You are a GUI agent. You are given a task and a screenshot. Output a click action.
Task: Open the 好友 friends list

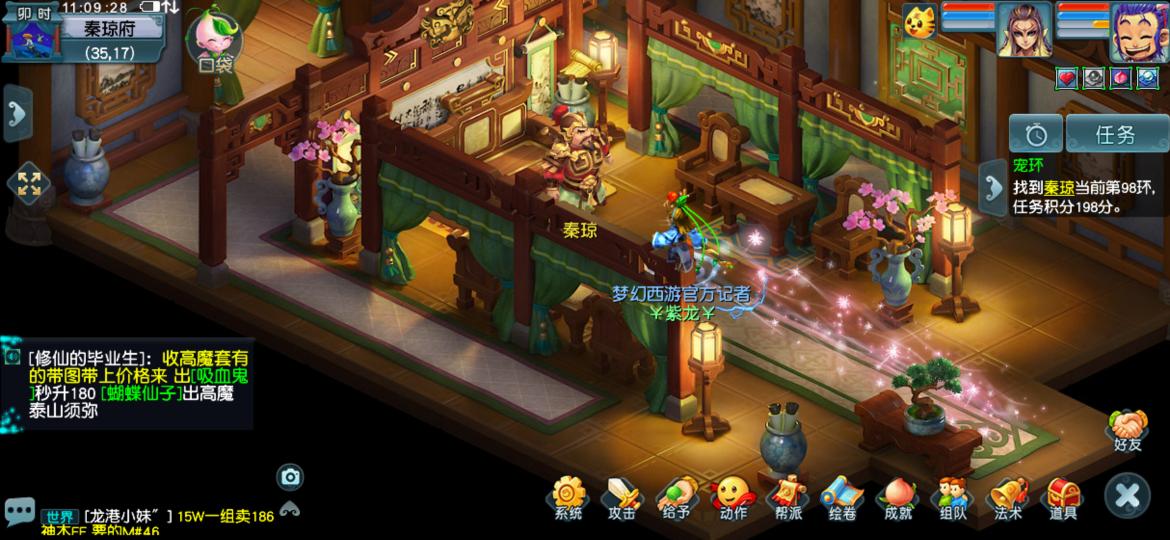click(x=1127, y=430)
